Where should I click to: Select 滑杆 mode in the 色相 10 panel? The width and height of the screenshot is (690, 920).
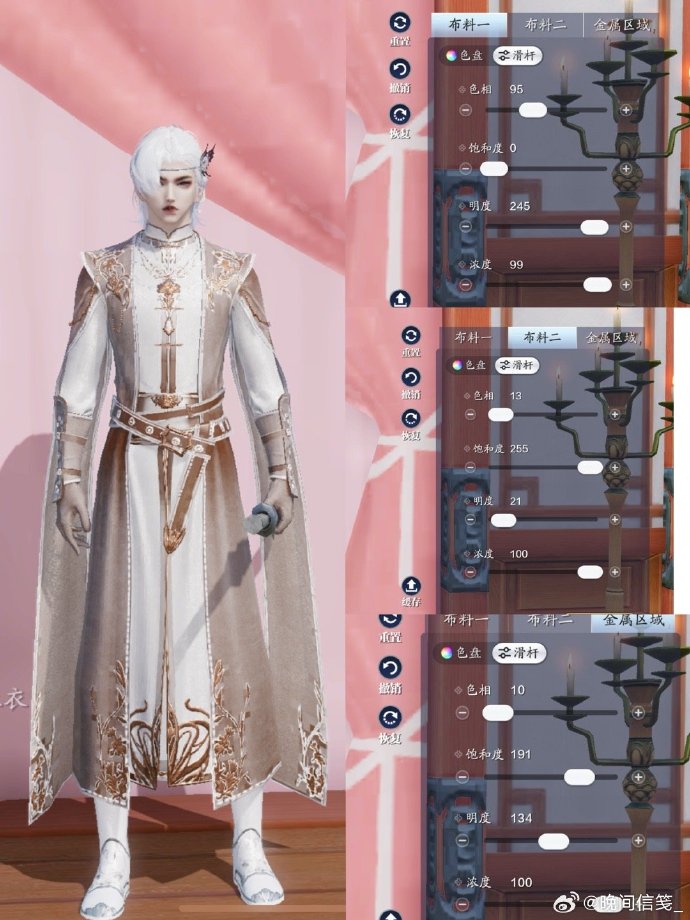518,653
